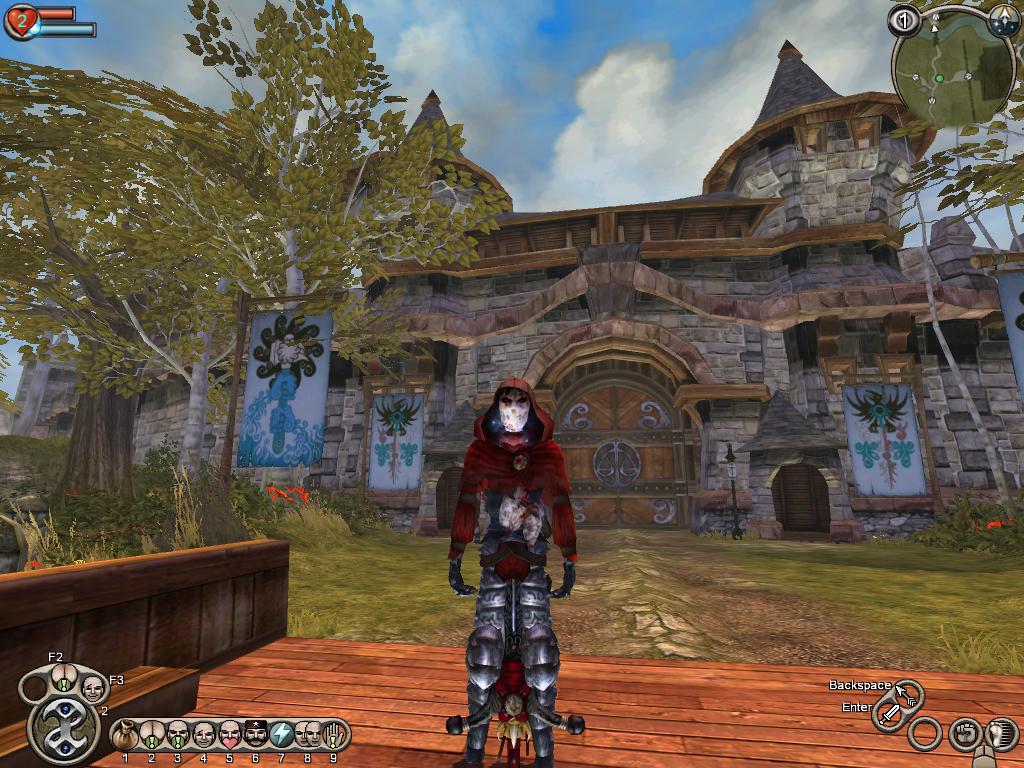Click the large silver swirl emblem

(63, 730)
